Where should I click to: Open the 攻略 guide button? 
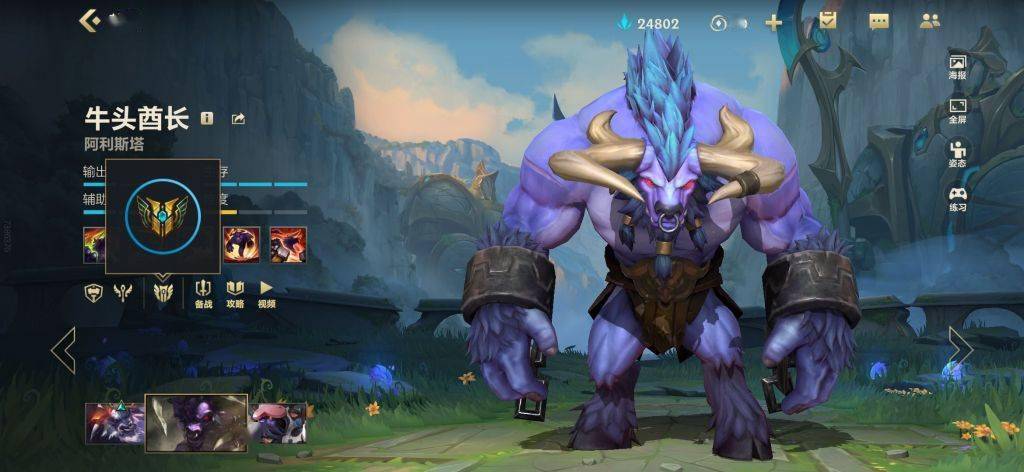(235, 293)
